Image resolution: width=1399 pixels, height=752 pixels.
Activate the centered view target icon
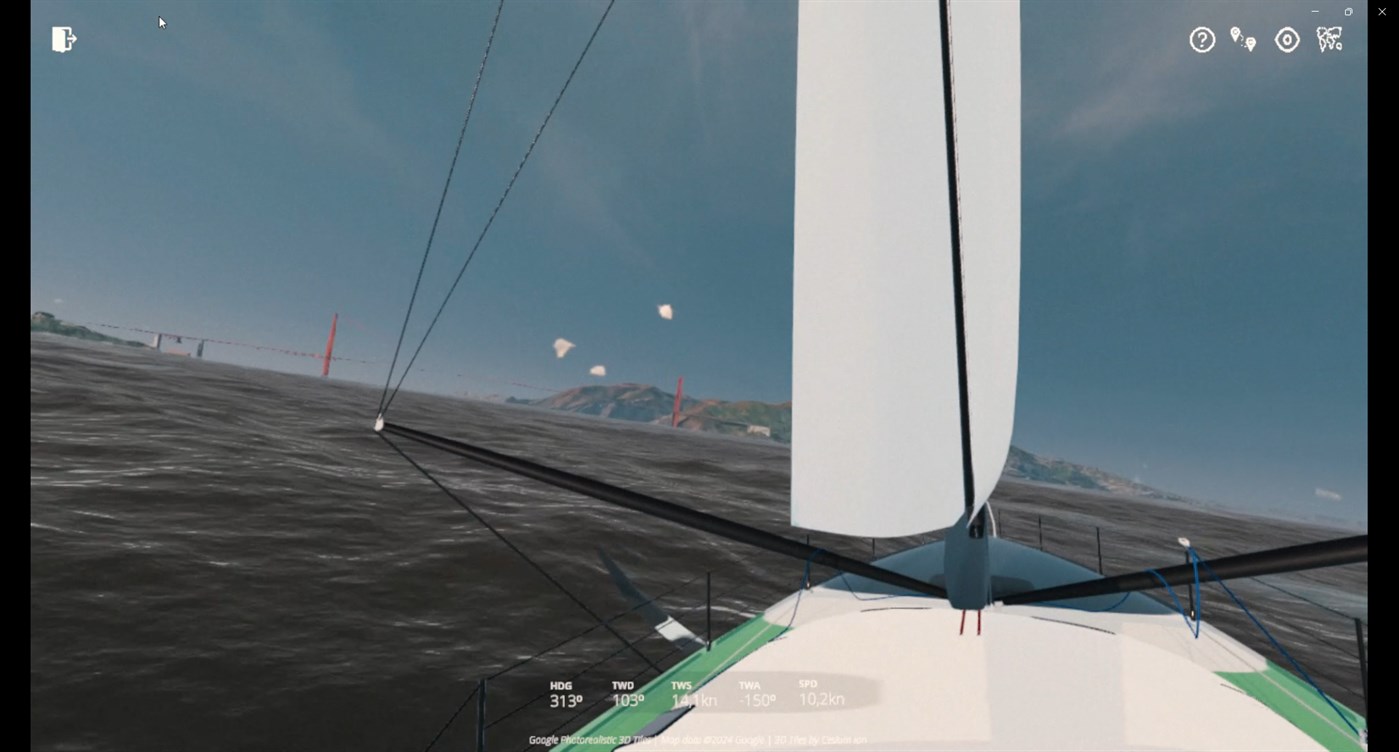(x=1287, y=39)
